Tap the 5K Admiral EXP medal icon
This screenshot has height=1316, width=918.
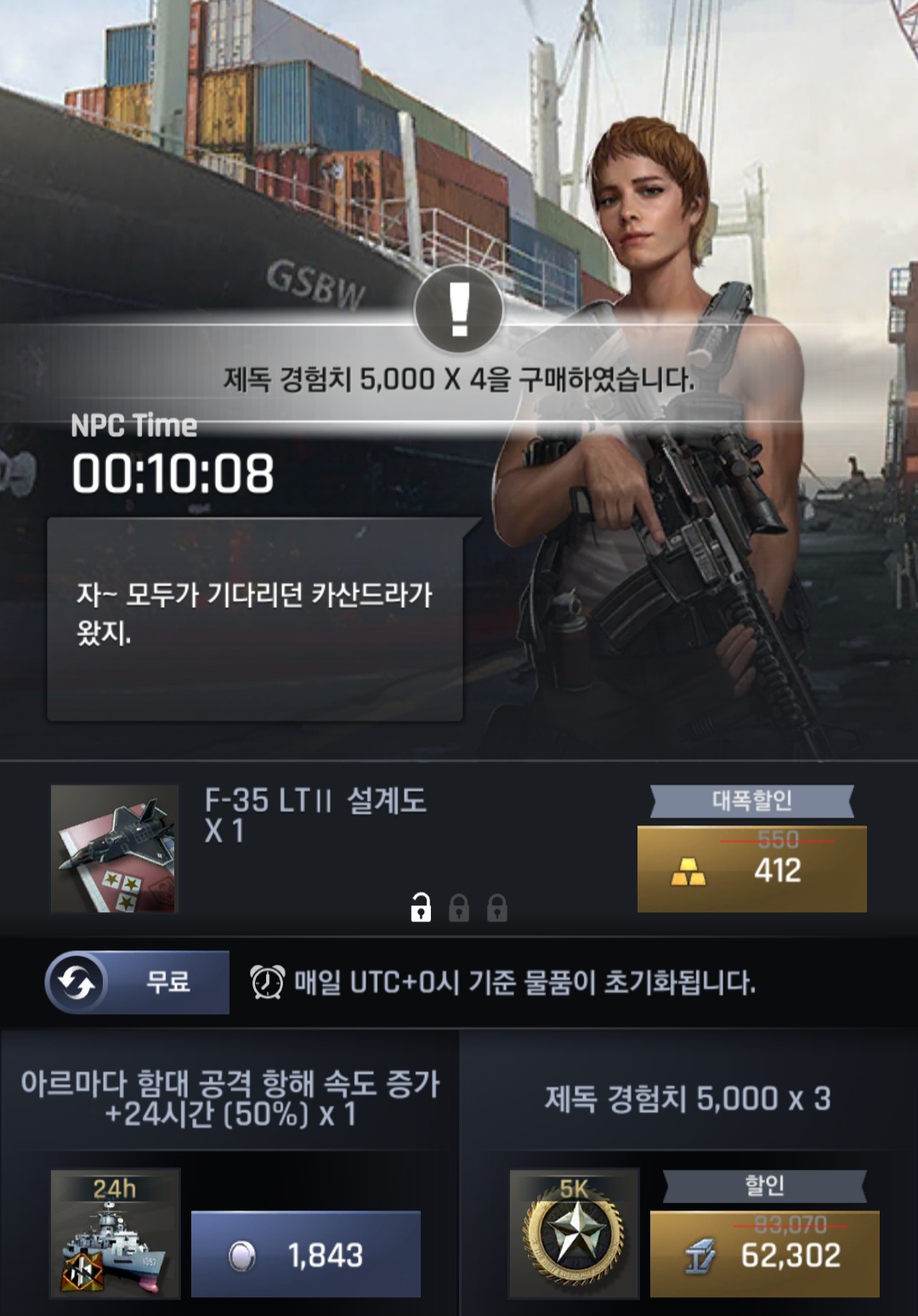[x=574, y=1233]
